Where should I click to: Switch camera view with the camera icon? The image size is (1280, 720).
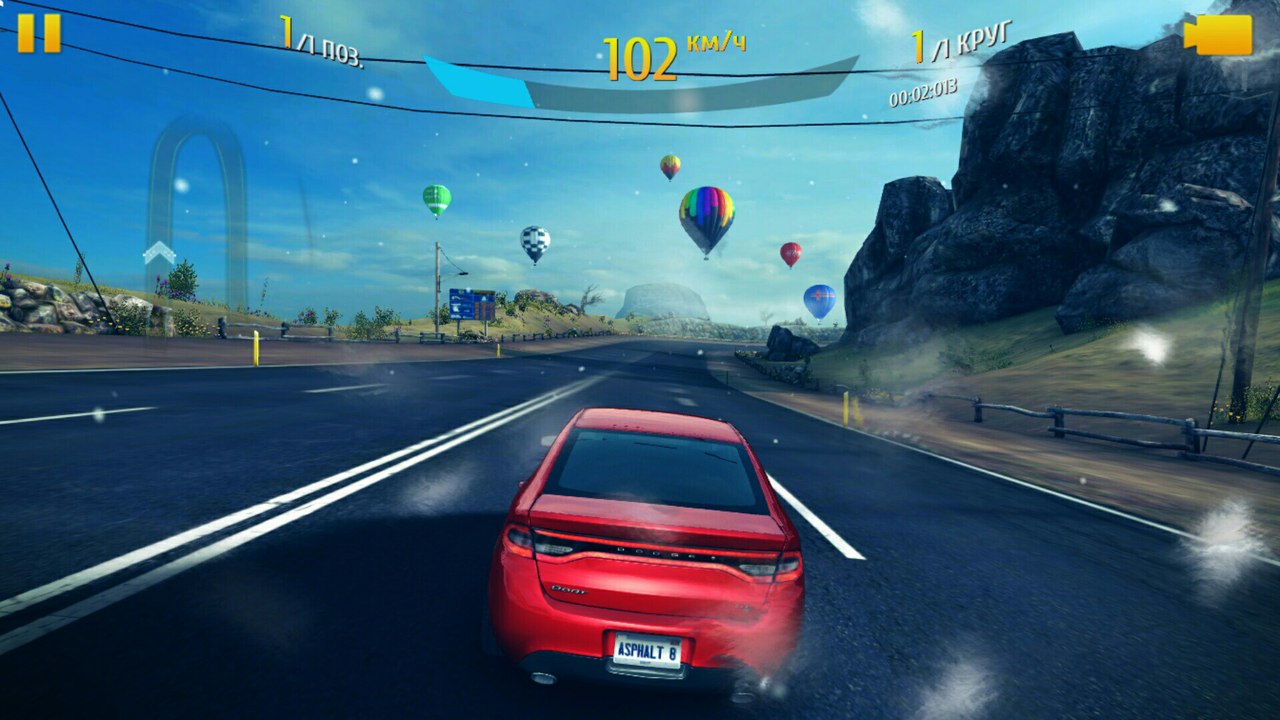(x=1217, y=35)
